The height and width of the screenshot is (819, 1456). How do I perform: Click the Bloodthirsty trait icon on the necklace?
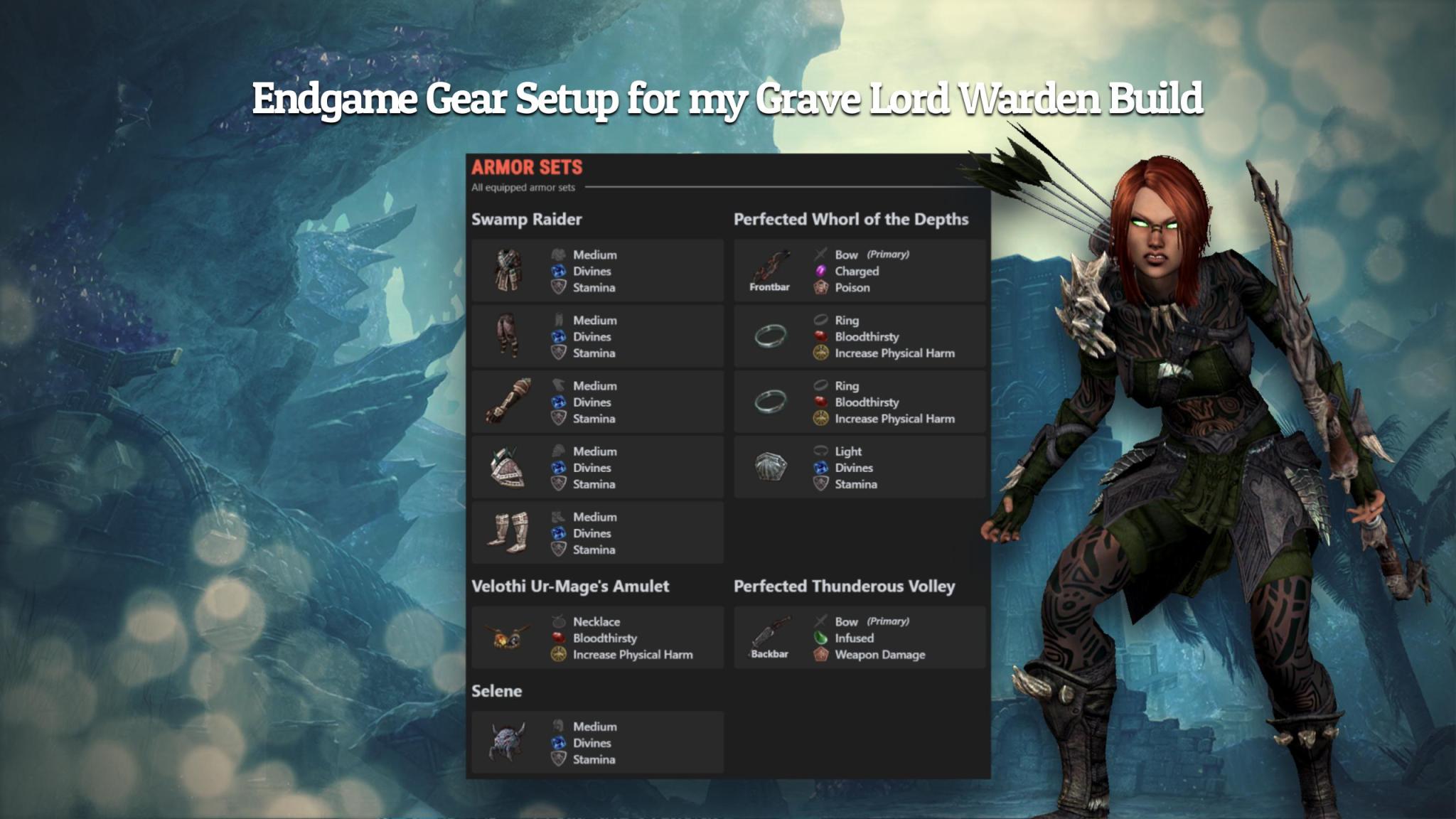tap(558, 638)
